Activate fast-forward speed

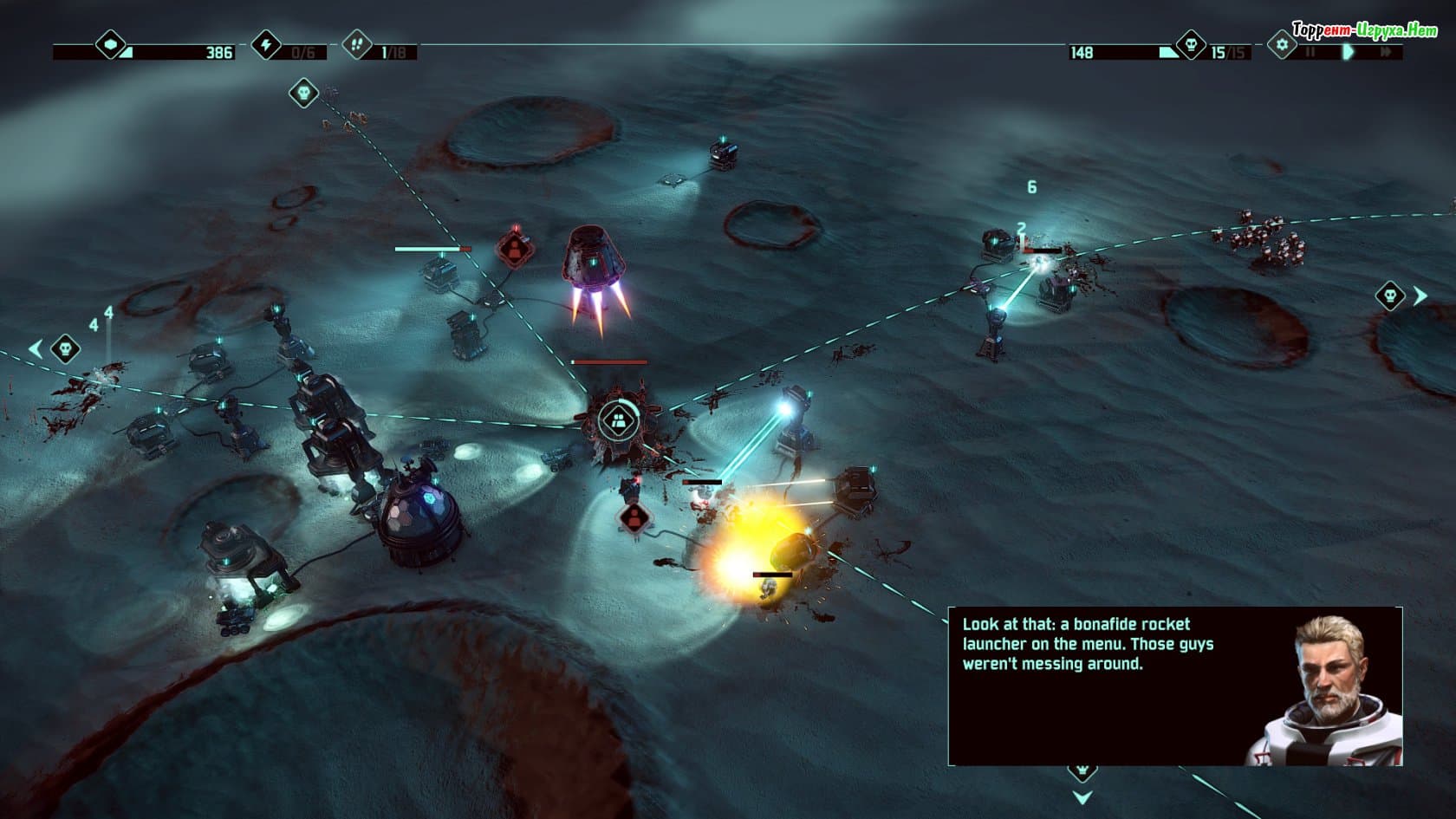[x=1386, y=52]
